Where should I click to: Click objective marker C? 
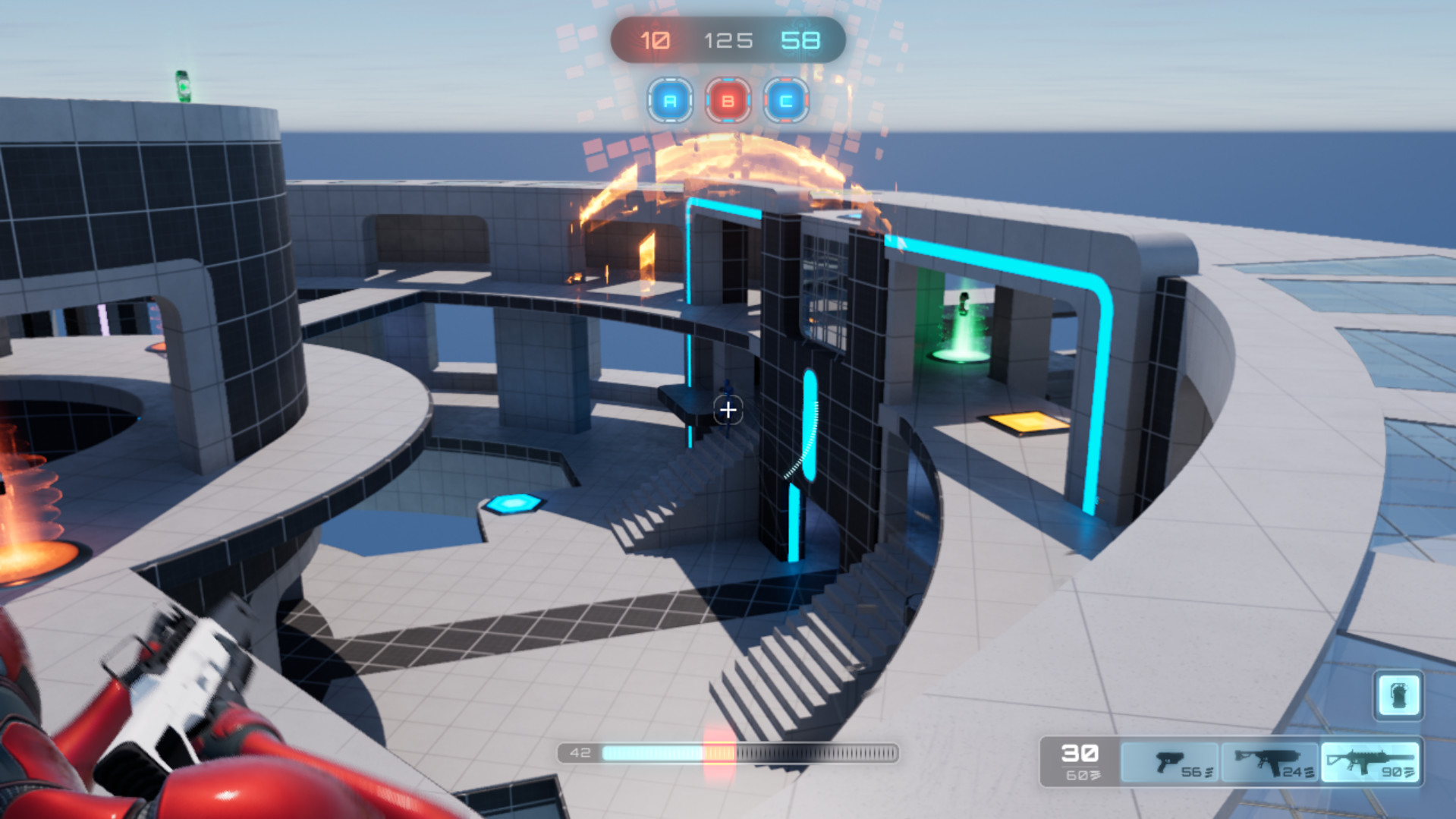pyautogui.click(x=786, y=99)
